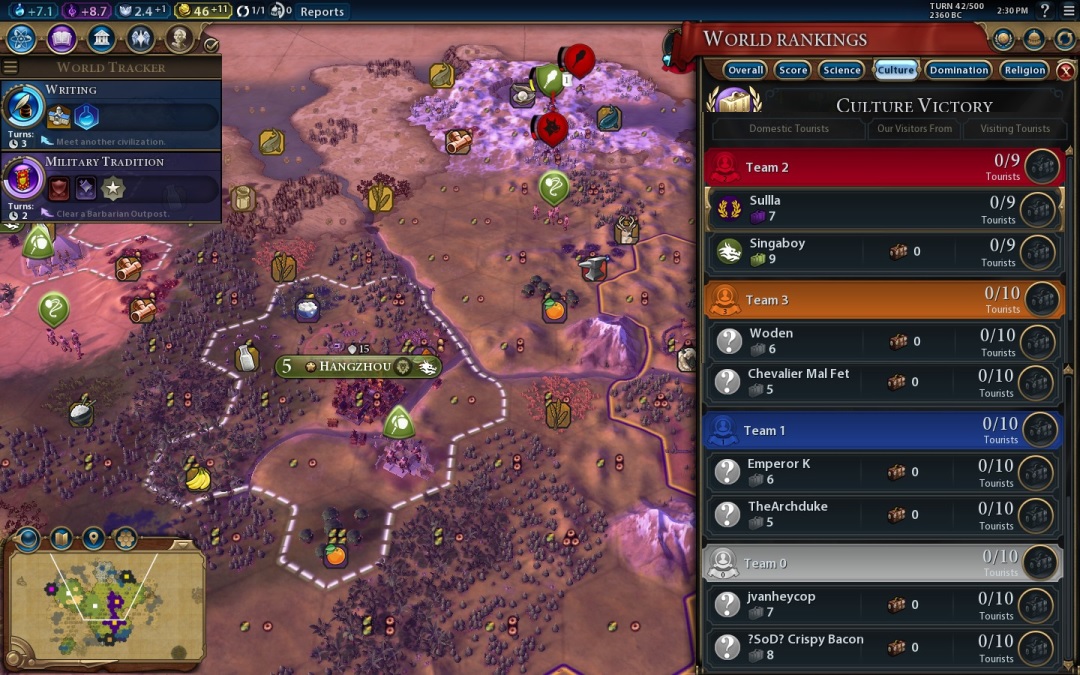
Task: Switch to the Overall rankings tab
Action: pyautogui.click(x=746, y=70)
